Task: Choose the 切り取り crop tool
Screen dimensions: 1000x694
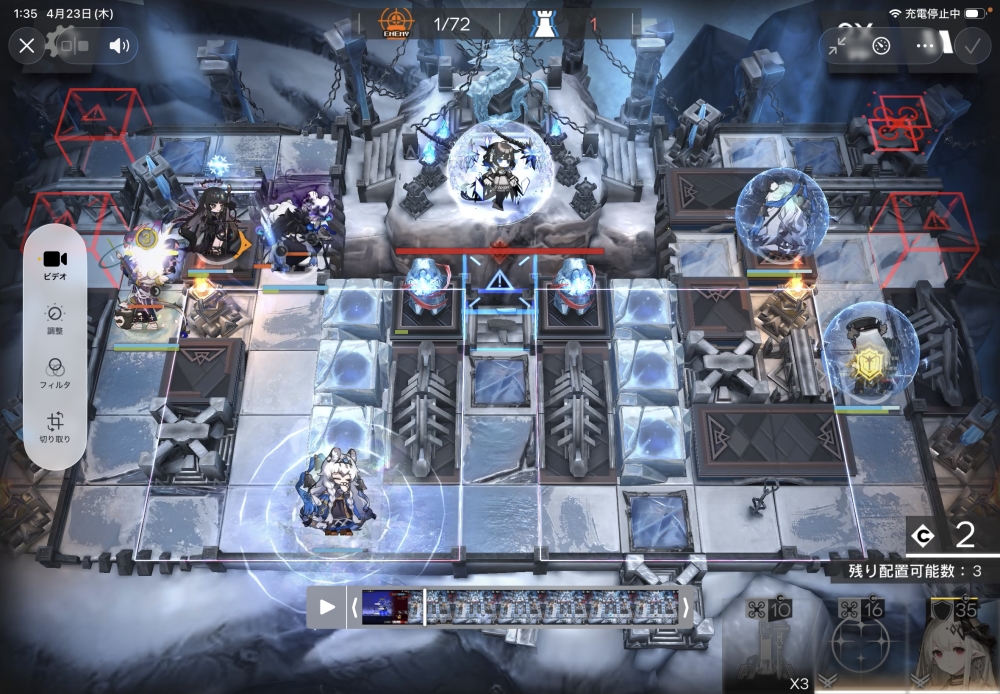Action: [55, 429]
